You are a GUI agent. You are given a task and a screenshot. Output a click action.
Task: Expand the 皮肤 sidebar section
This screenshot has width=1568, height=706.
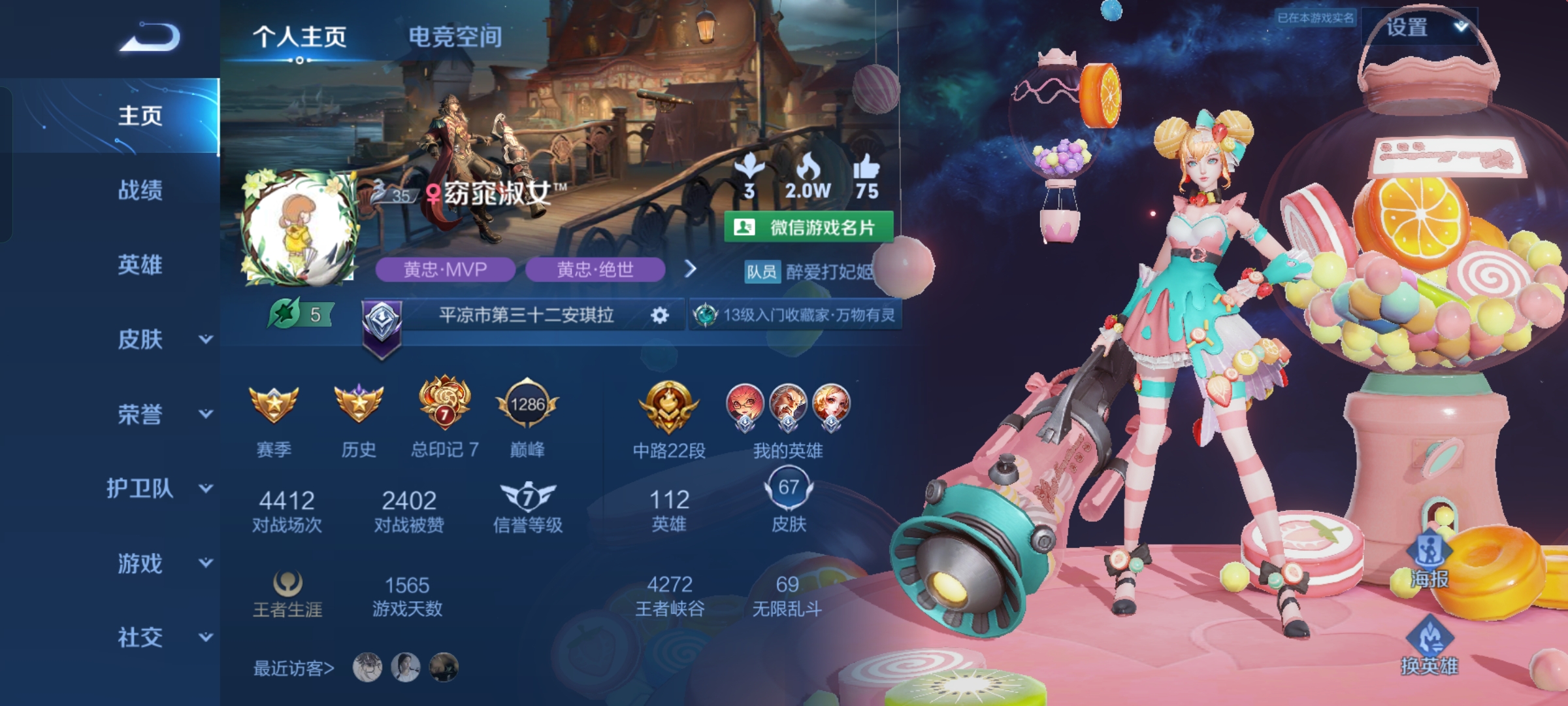tap(163, 339)
